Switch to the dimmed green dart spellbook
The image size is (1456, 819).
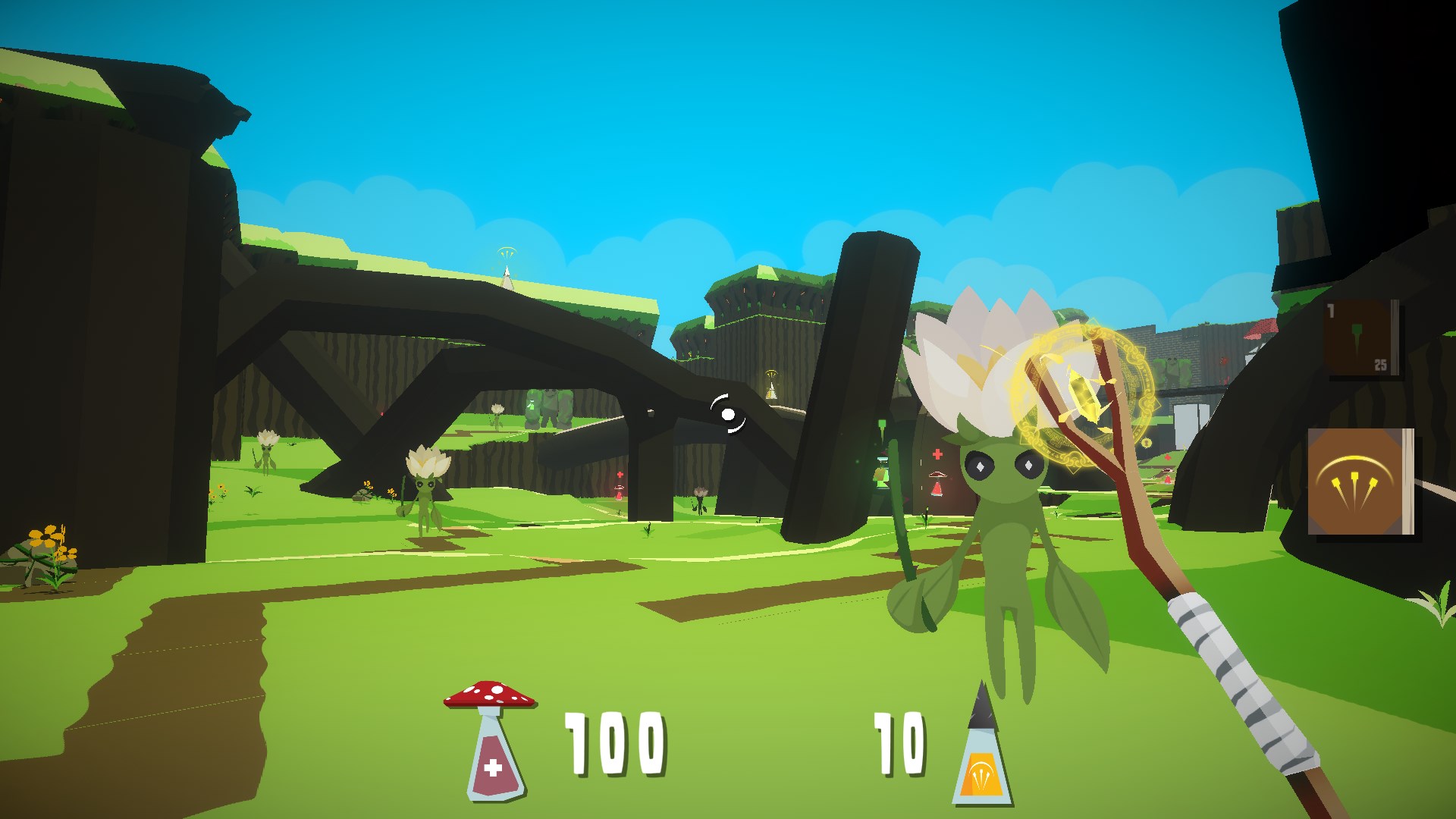[1361, 338]
